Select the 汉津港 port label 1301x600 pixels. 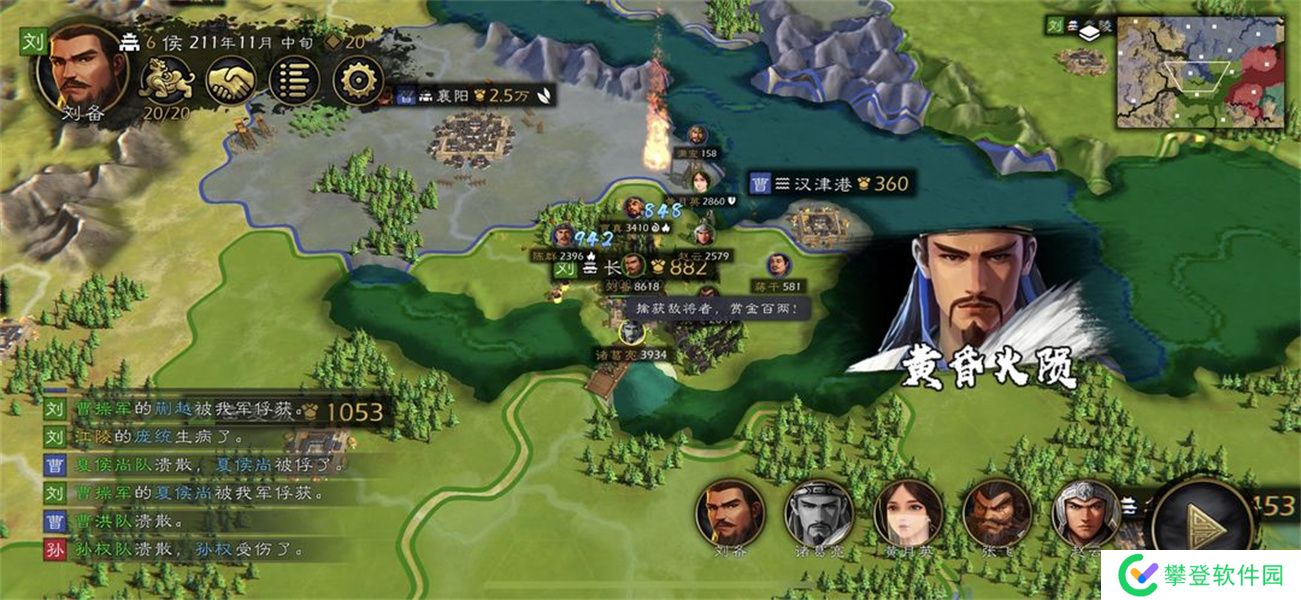coord(831,184)
